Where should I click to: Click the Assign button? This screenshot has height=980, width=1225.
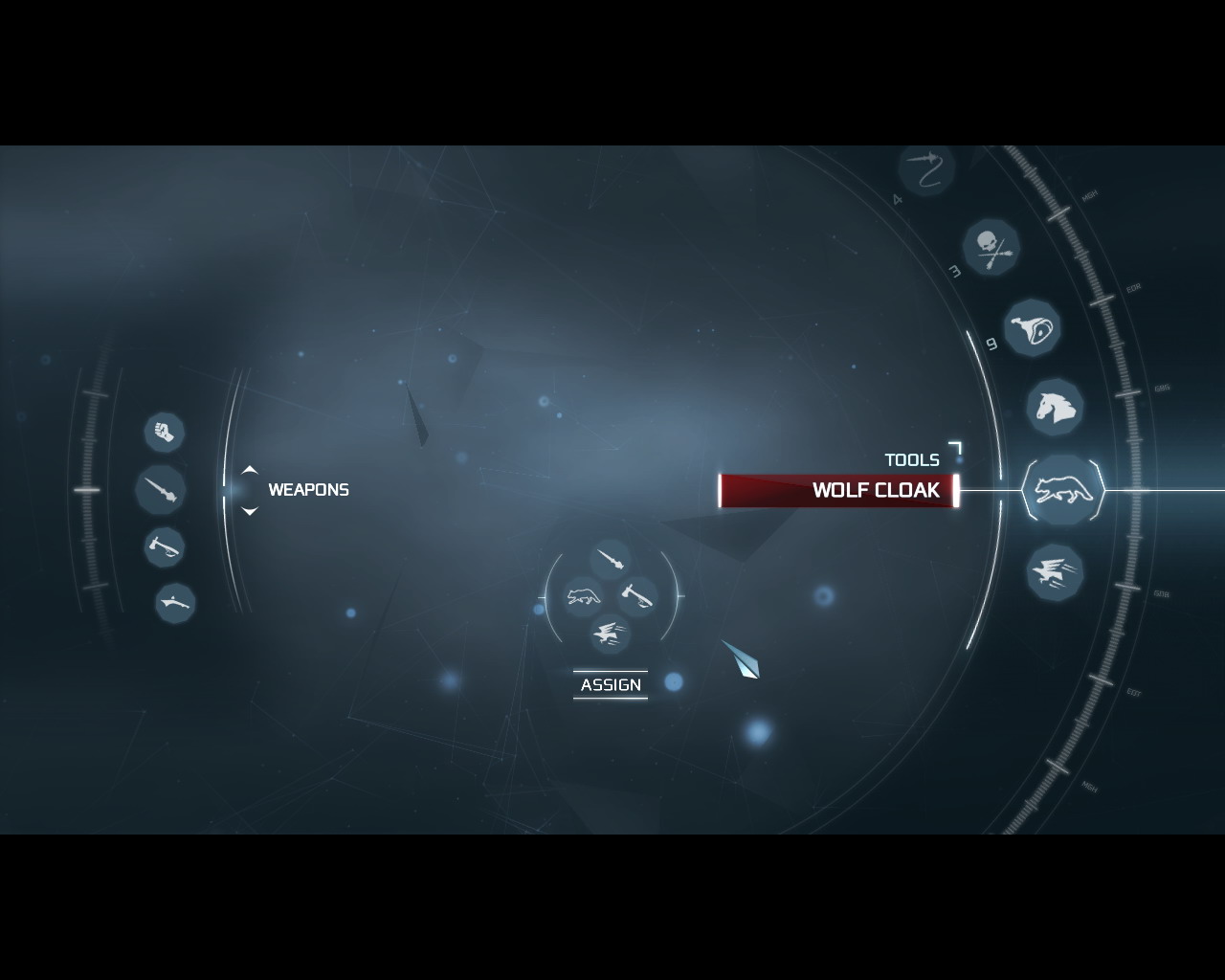click(x=611, y=685)
